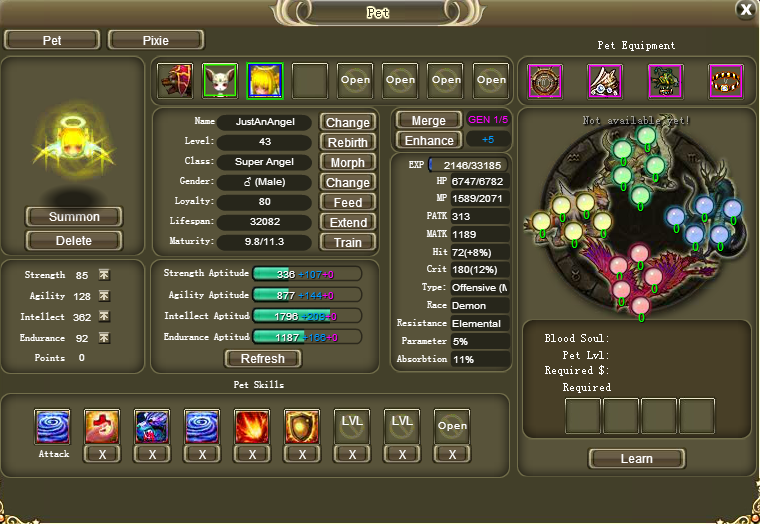Increase the Intellect stat

(x=104, y=318)
